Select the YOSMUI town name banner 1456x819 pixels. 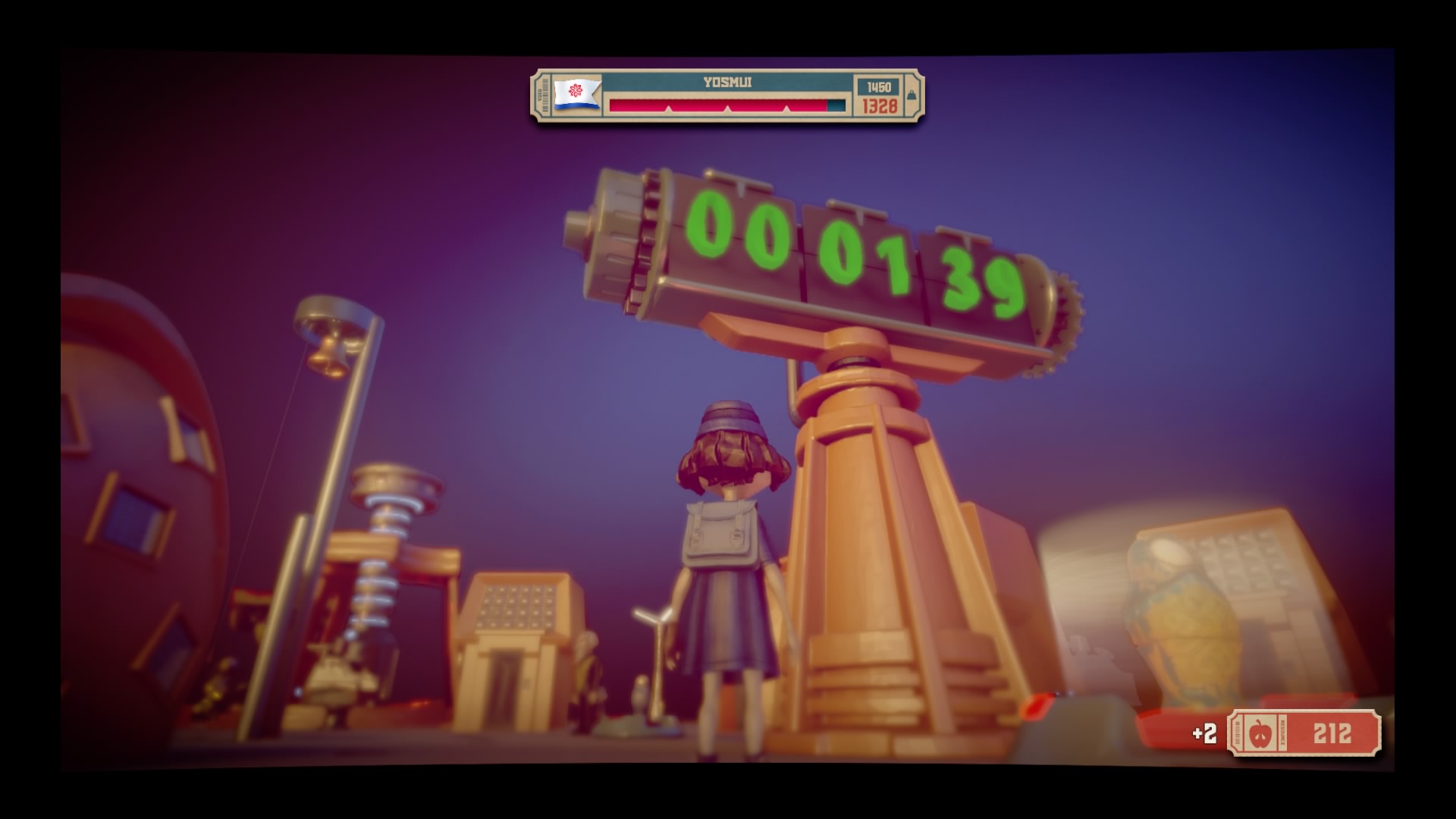coord(728,84)
